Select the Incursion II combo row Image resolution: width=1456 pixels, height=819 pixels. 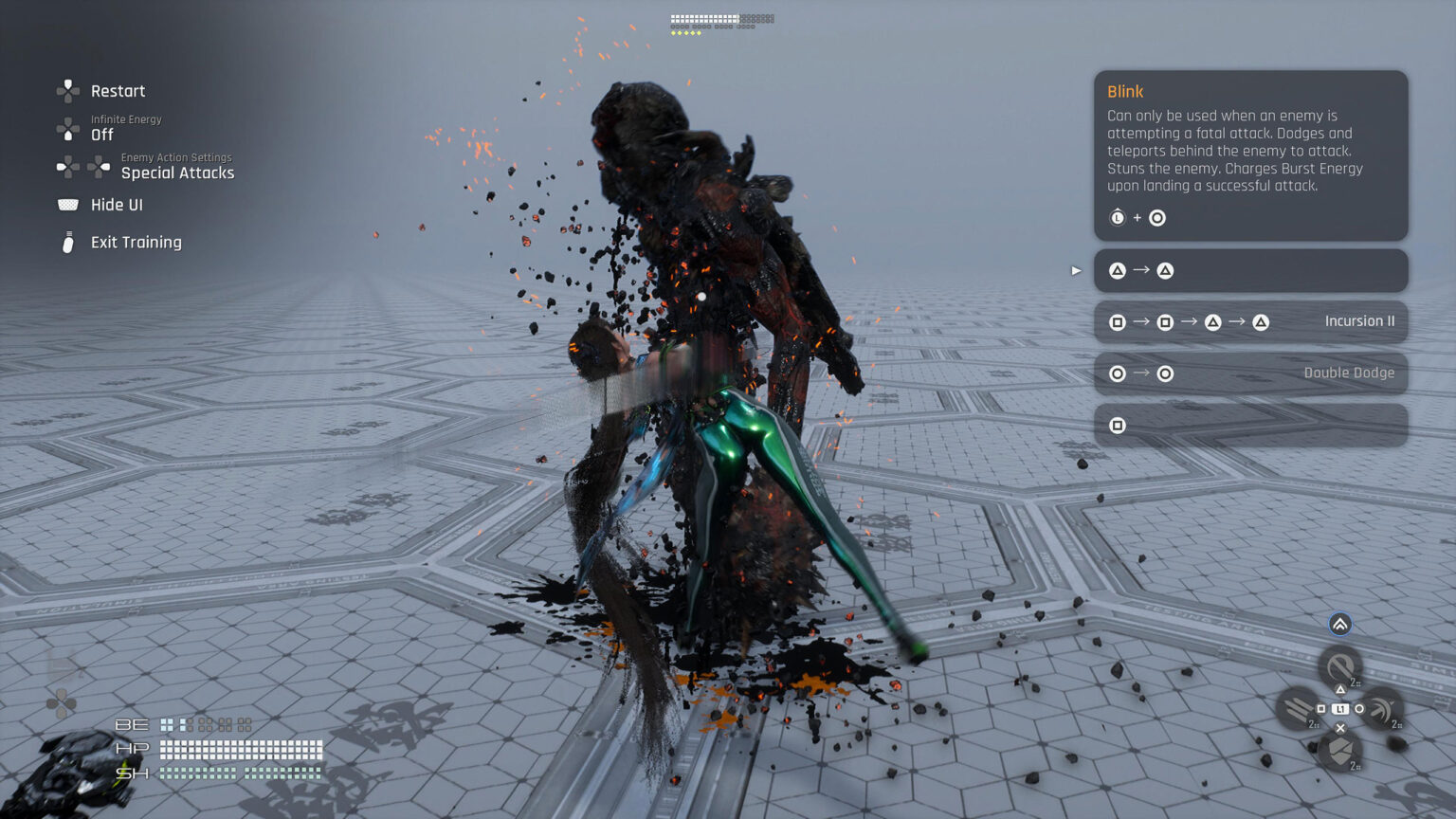[x=1250, y=322]
